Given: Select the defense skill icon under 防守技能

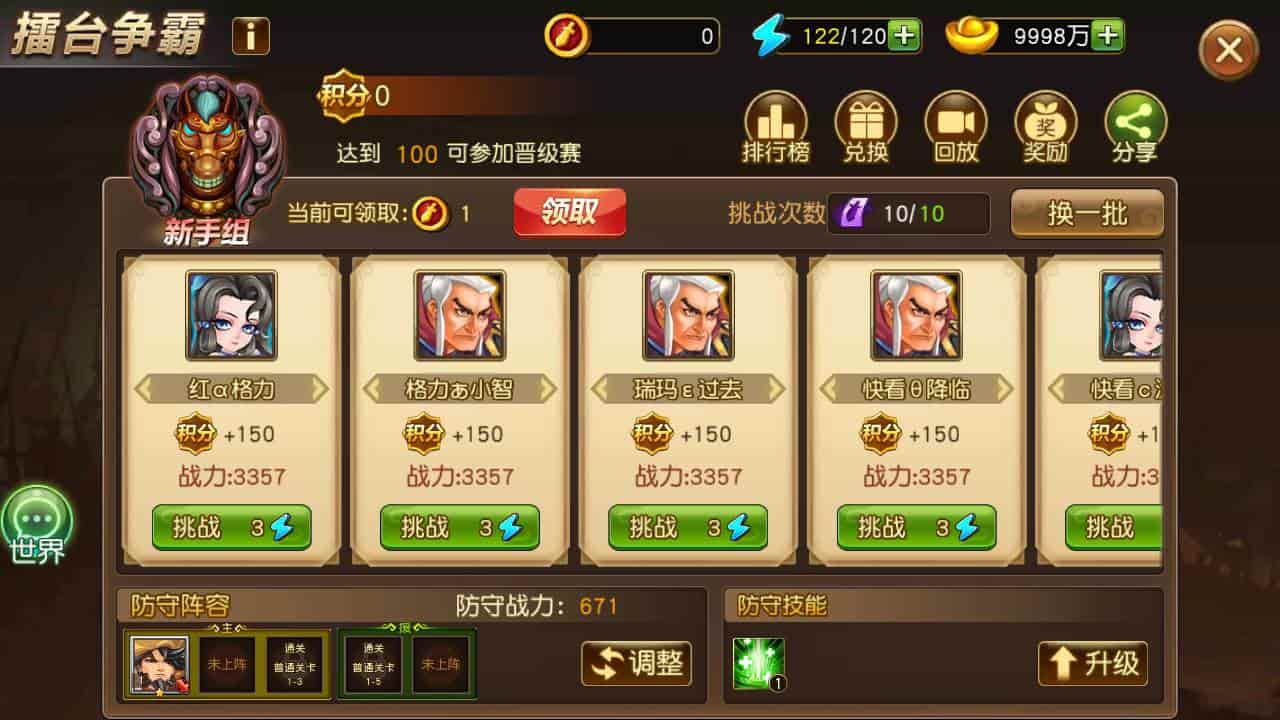Looking at the screenshot, I should pos(761,664).
